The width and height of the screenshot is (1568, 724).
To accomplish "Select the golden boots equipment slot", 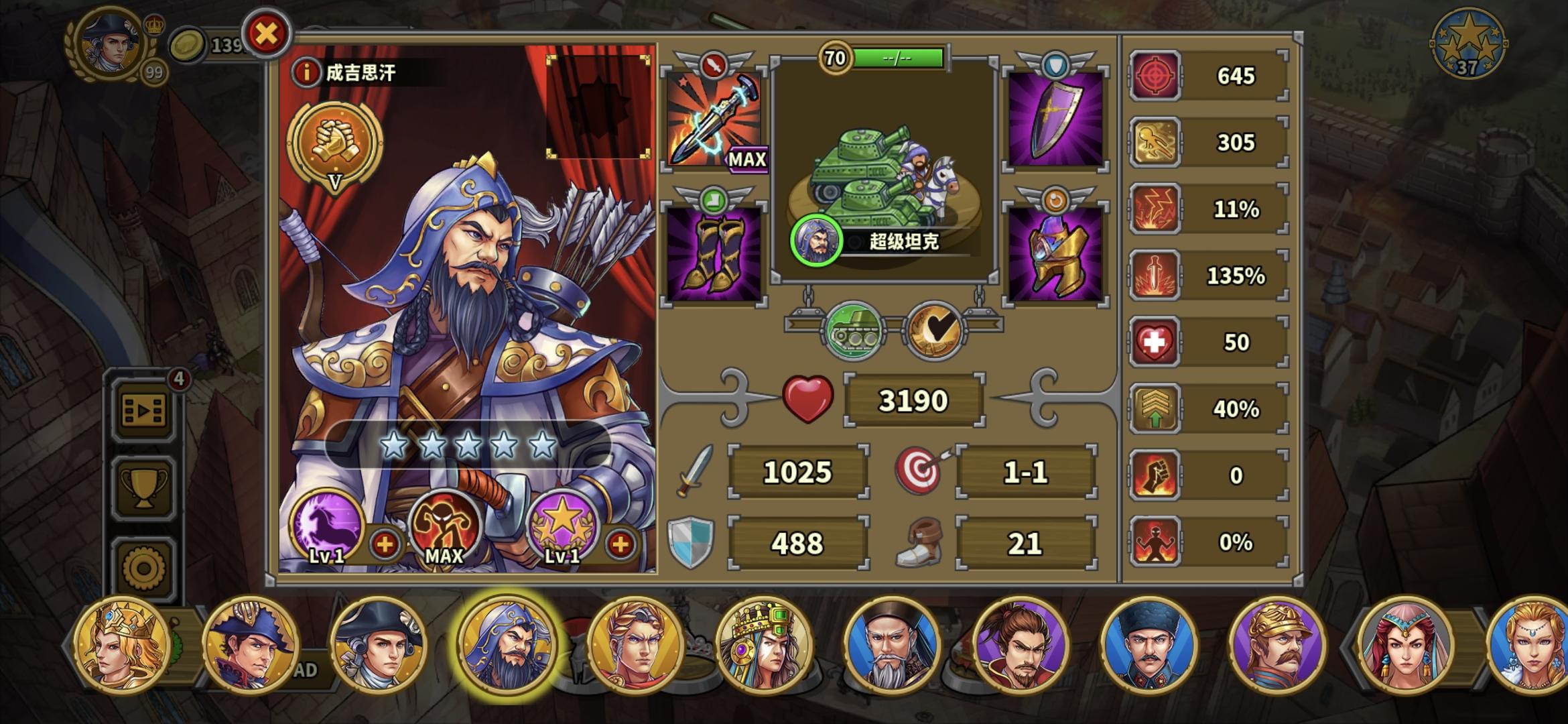I will [x=713, y=255].
